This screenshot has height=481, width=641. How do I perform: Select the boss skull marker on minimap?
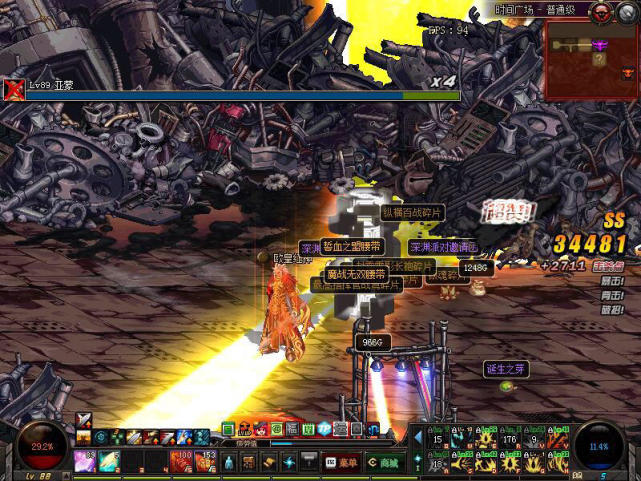(x=628, y=71)
